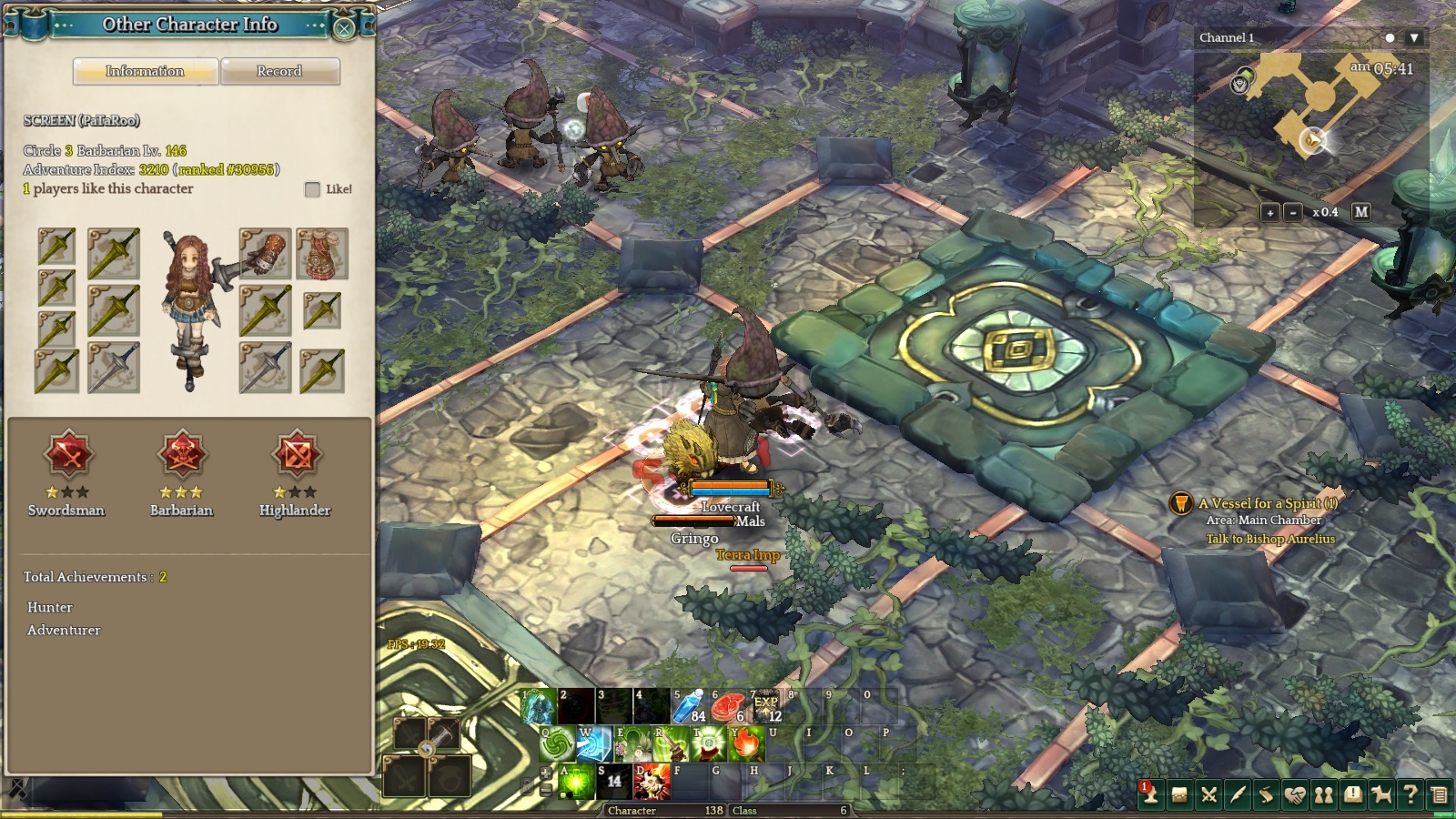The image size is (1456, 819).
Task: Inspect the Swordsman class emblem
Action: point(67,454)
